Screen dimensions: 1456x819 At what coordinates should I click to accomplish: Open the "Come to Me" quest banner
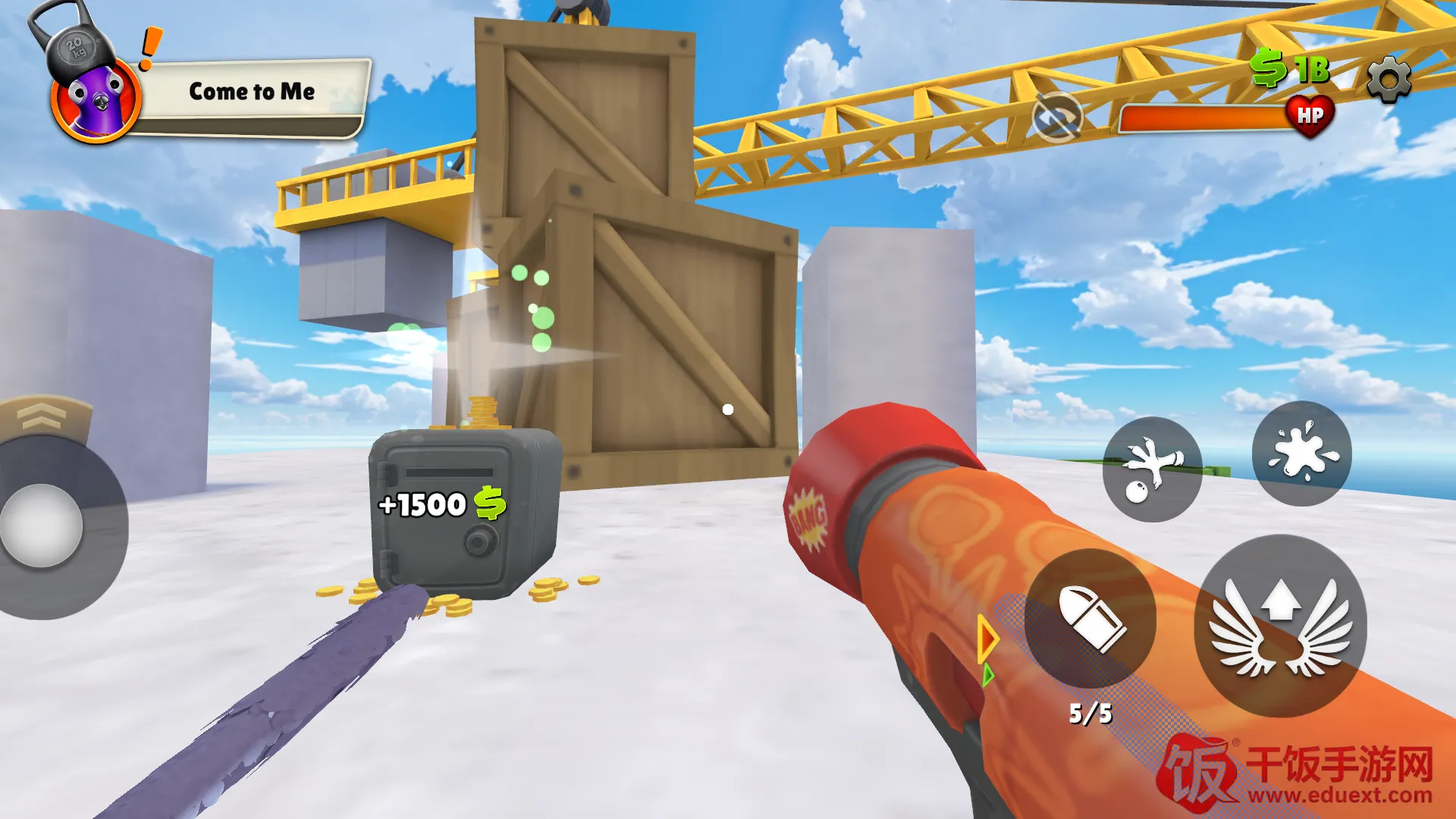(253, 93)
